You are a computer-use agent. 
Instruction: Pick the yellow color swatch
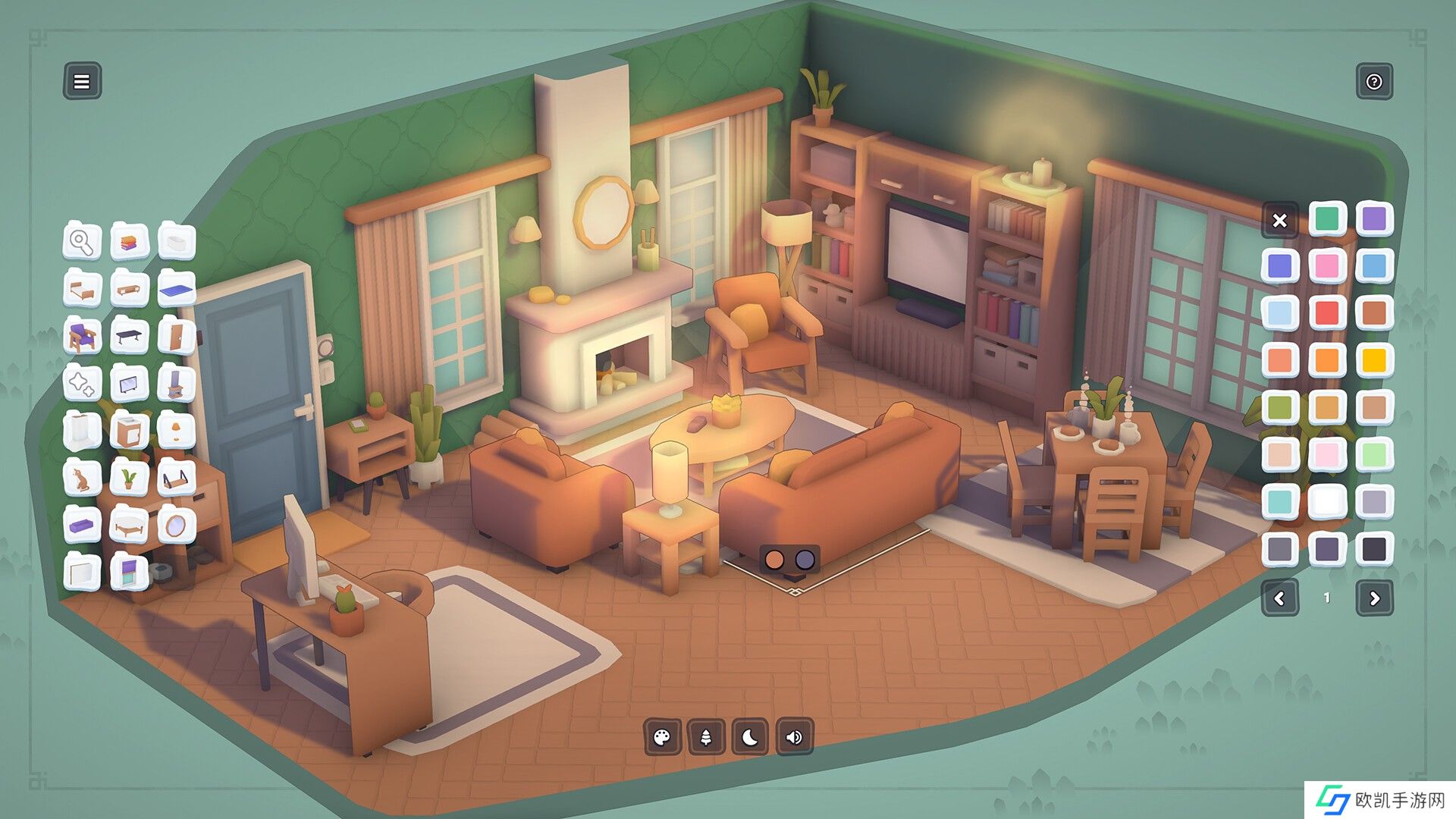pos(1373,360)
